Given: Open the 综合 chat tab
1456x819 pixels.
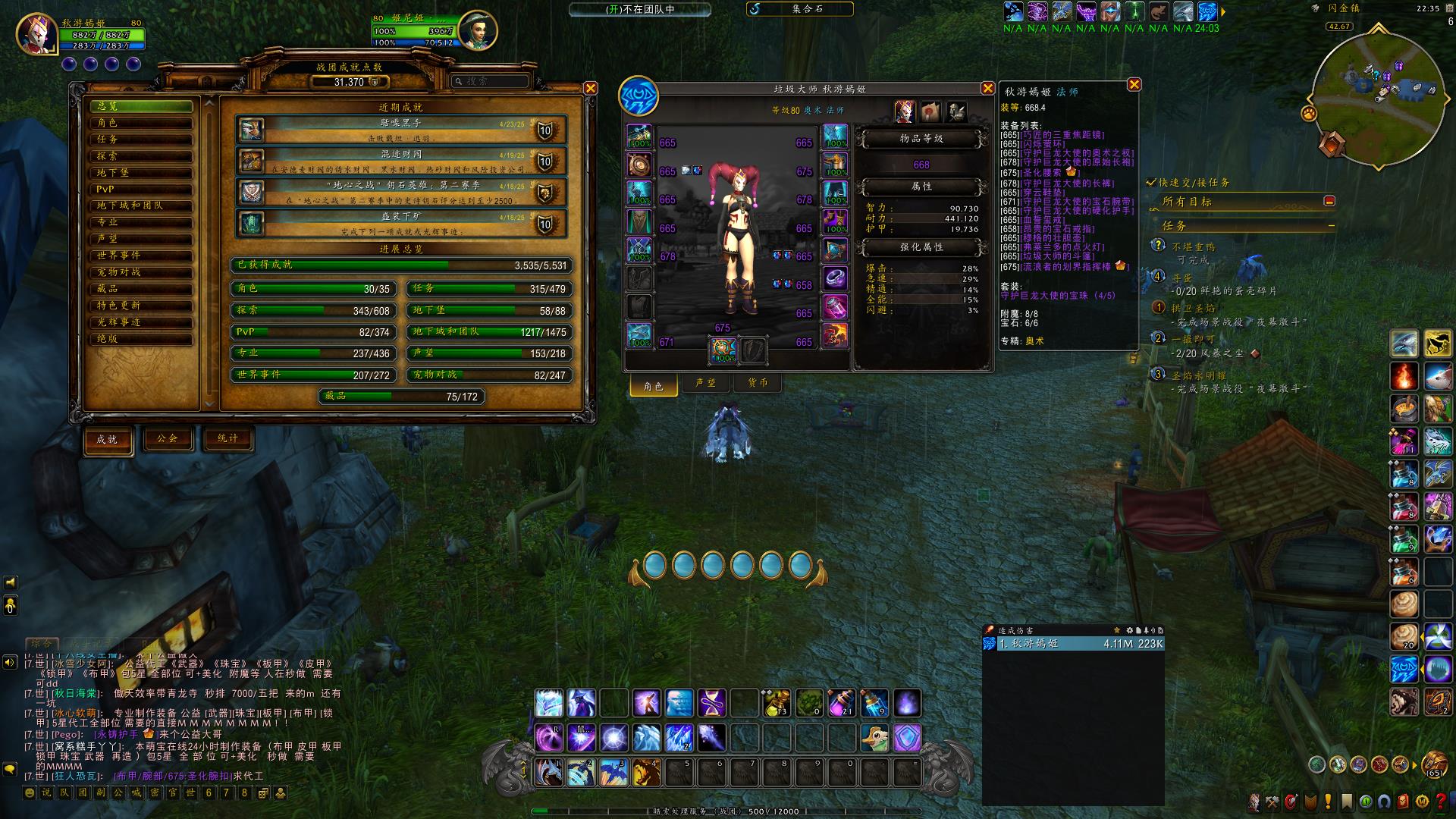Looking at the screenshot, I should tap(42, 643).
